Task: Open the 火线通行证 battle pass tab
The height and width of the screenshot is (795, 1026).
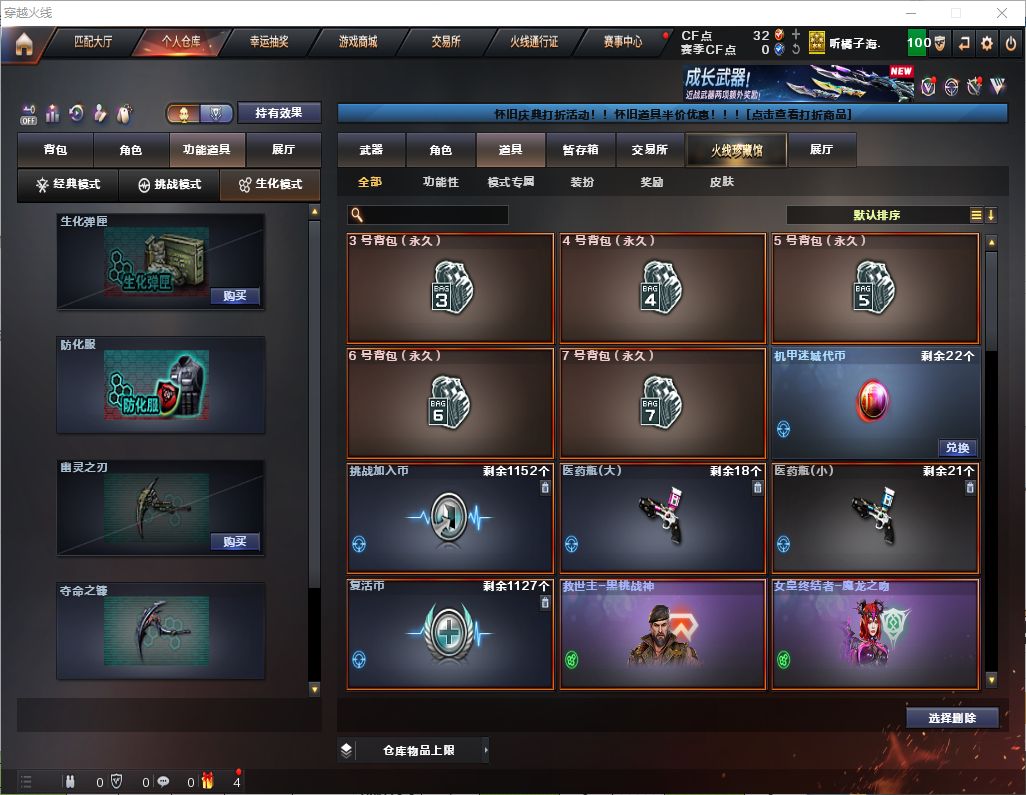Action: (534, 42)
